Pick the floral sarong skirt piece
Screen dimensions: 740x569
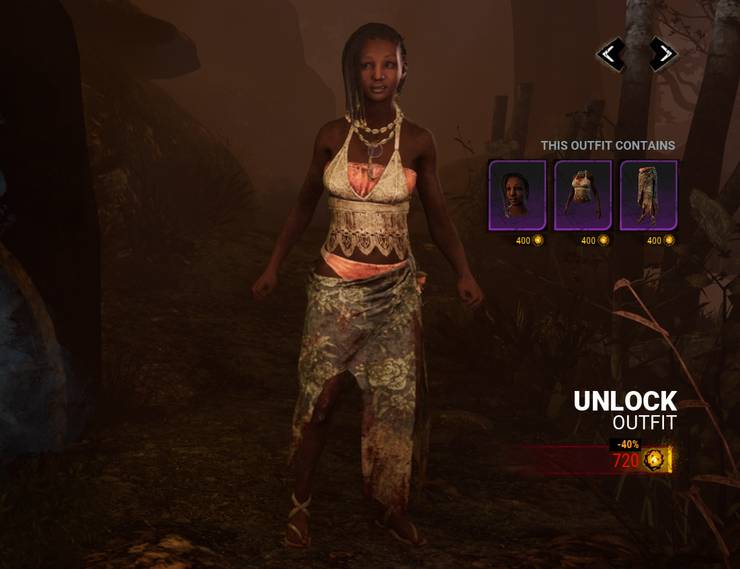(x=648, y=195)
